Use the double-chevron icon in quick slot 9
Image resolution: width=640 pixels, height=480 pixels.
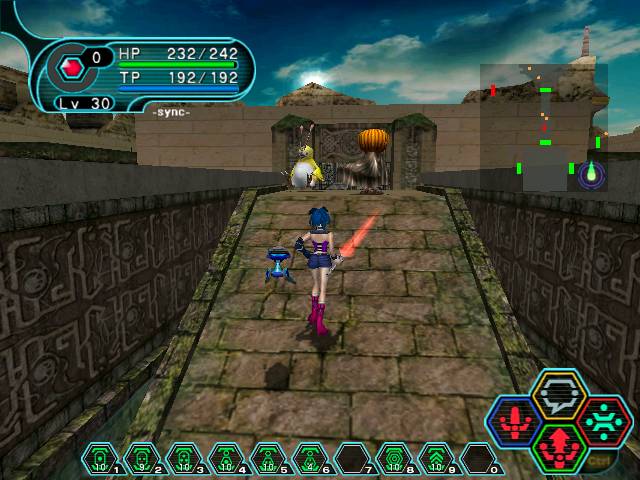click(x=435, y=458)
